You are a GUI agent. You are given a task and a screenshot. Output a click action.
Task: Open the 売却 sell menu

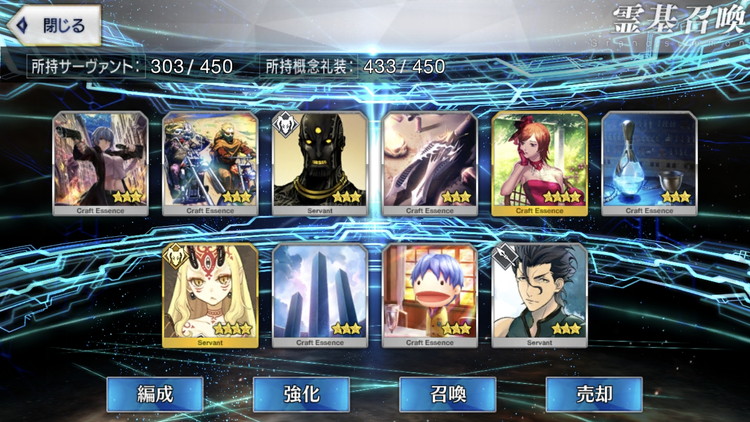(593, 394)
